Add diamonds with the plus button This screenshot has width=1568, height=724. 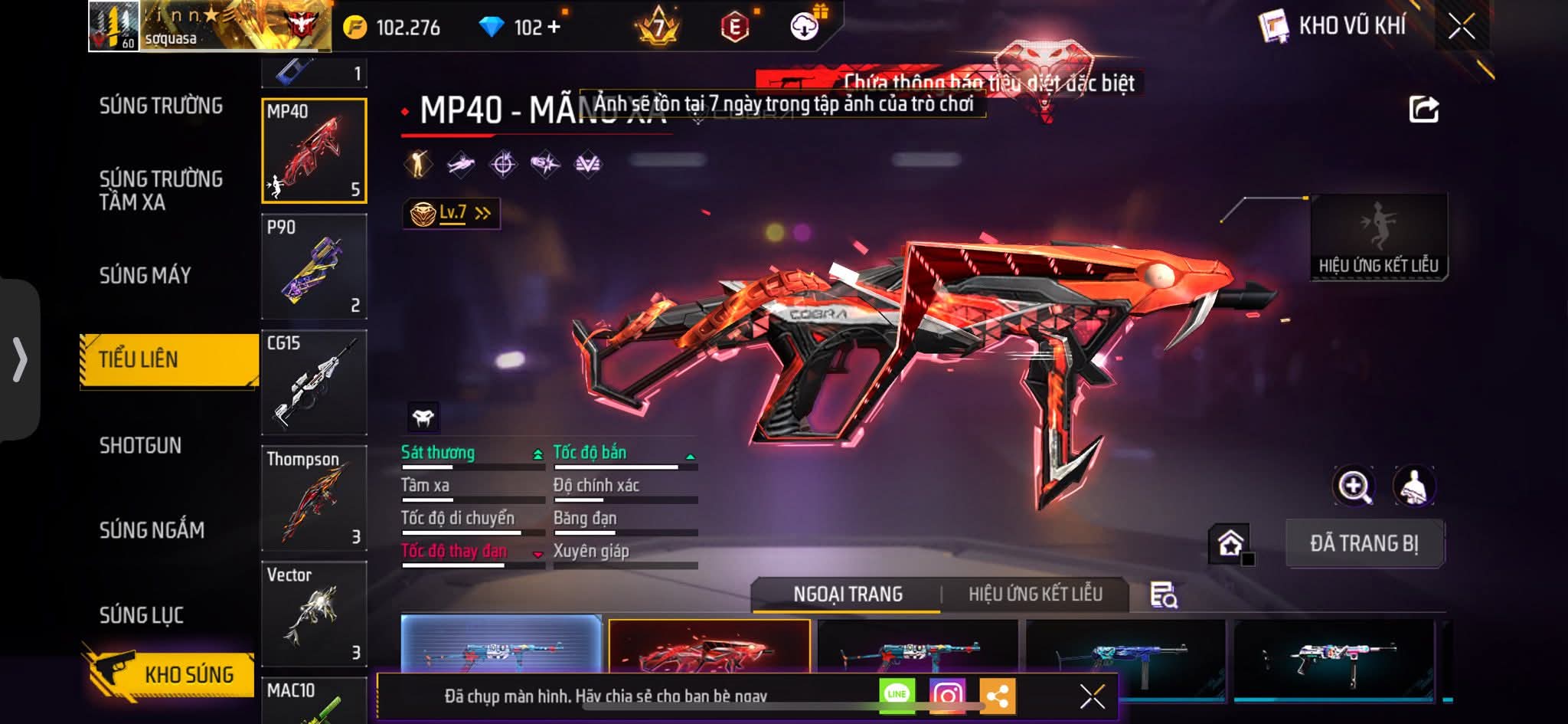[554, 28]
